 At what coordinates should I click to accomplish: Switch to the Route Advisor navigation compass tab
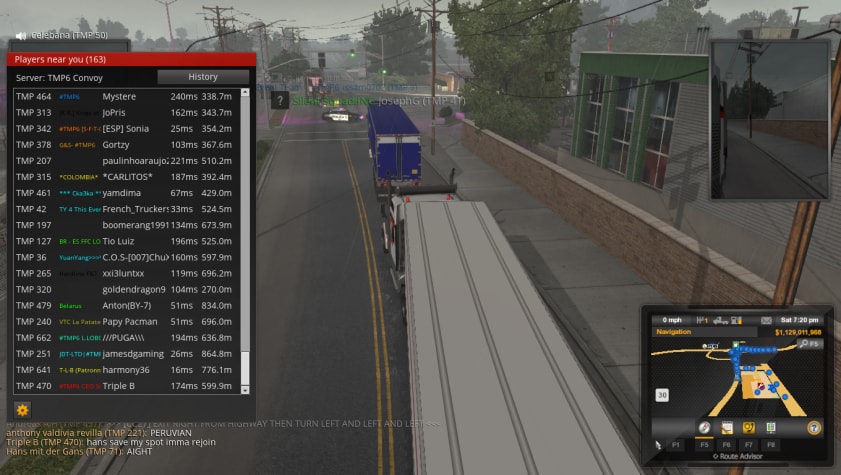click(x=704, y=427)
